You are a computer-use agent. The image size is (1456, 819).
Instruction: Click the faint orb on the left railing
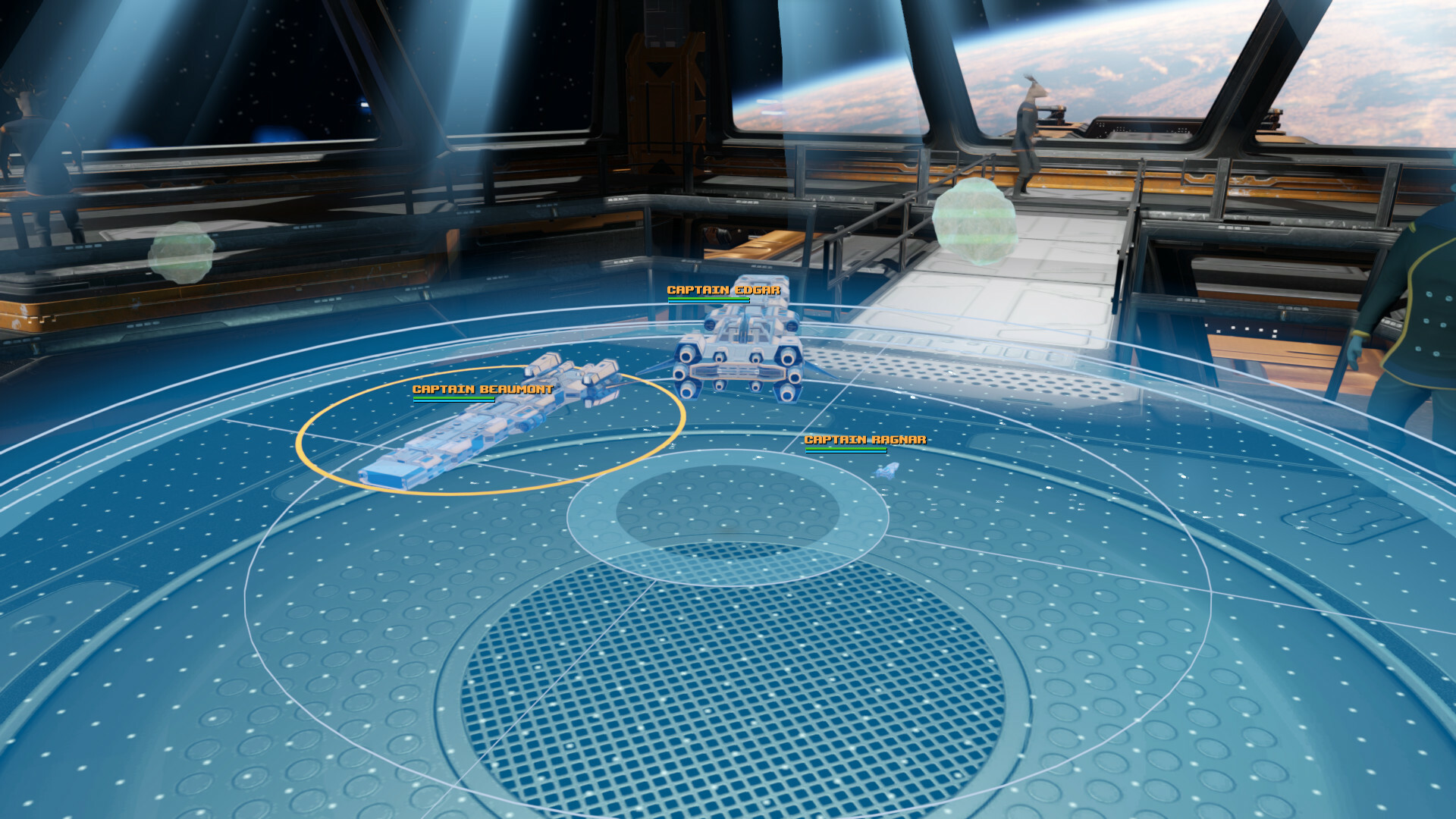pos(182,250)
